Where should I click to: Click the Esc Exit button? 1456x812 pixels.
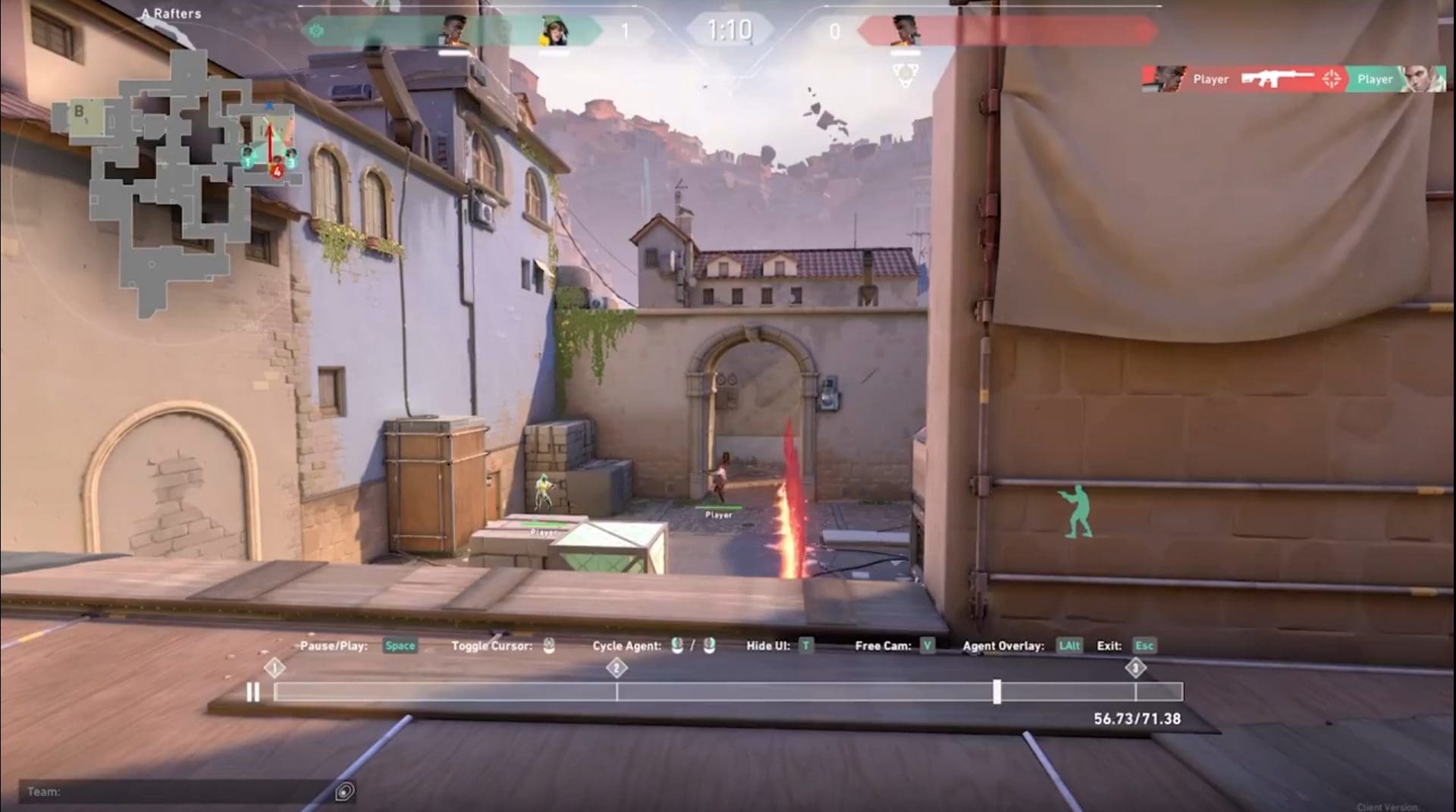click(1144, 646)
